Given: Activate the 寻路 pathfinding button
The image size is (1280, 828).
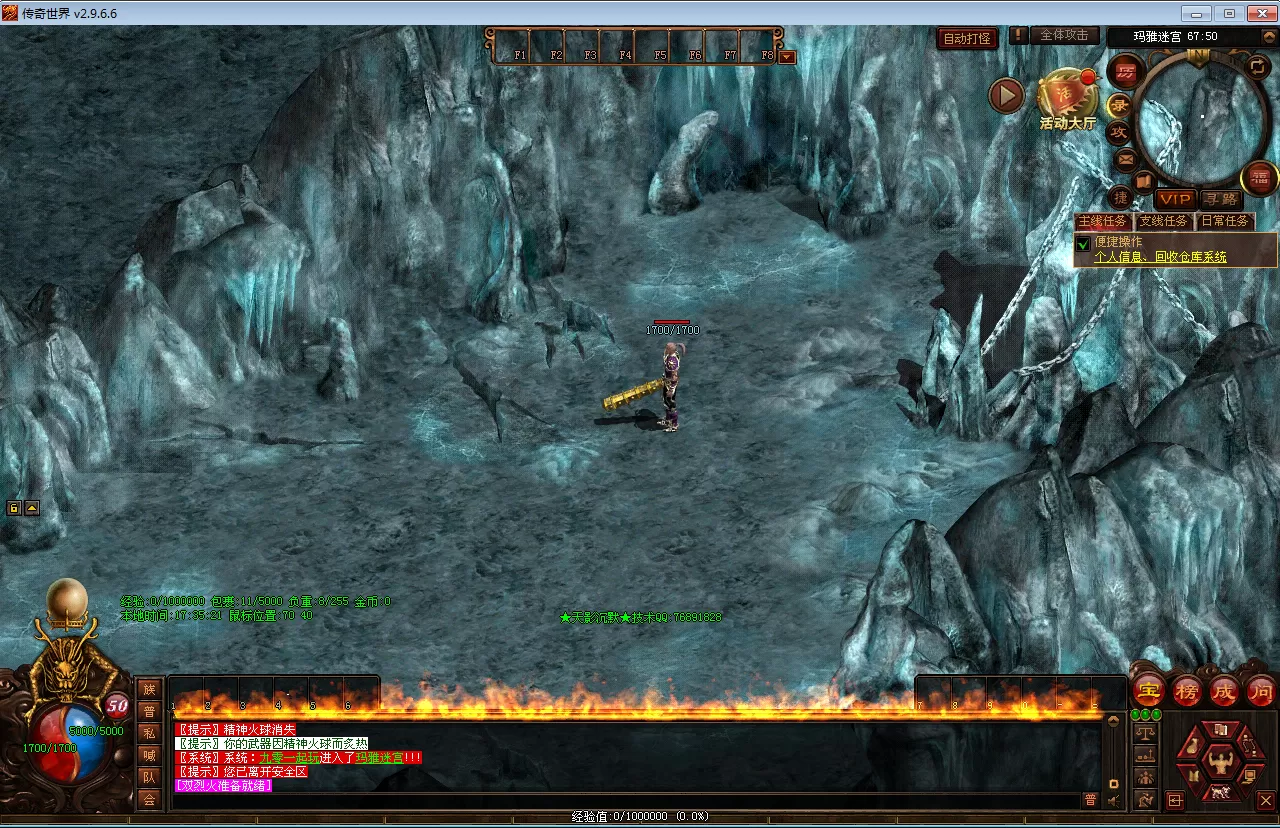Looking at the screenshot, I should [1219, 199].
